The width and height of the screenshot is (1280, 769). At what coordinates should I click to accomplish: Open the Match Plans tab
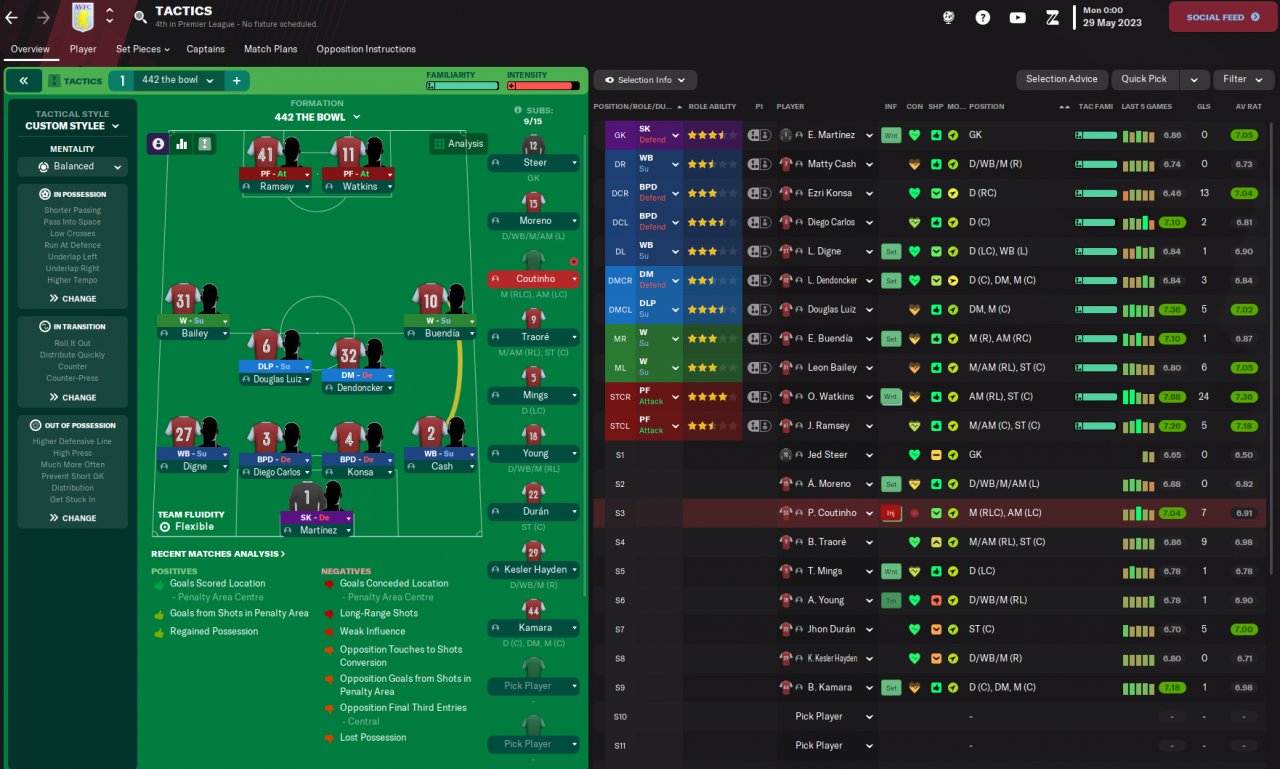tap(270, 49)
